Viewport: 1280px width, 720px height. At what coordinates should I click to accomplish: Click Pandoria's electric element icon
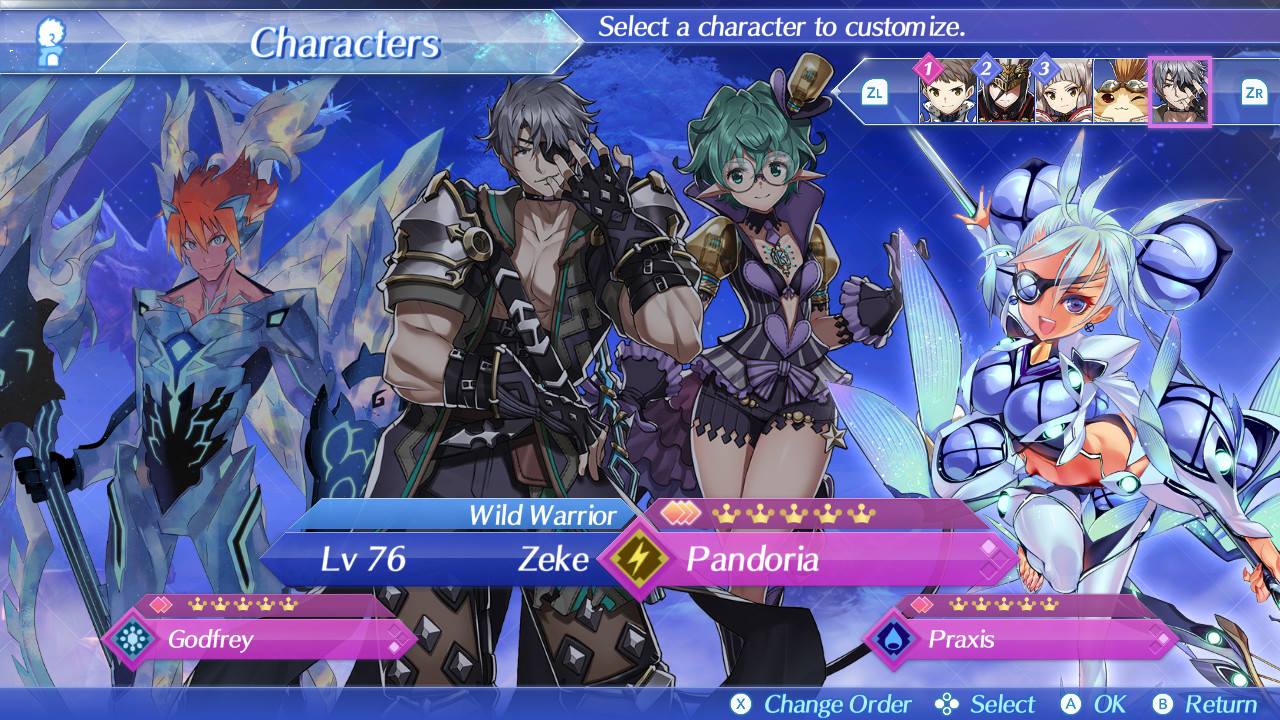[x=636, y=559]
